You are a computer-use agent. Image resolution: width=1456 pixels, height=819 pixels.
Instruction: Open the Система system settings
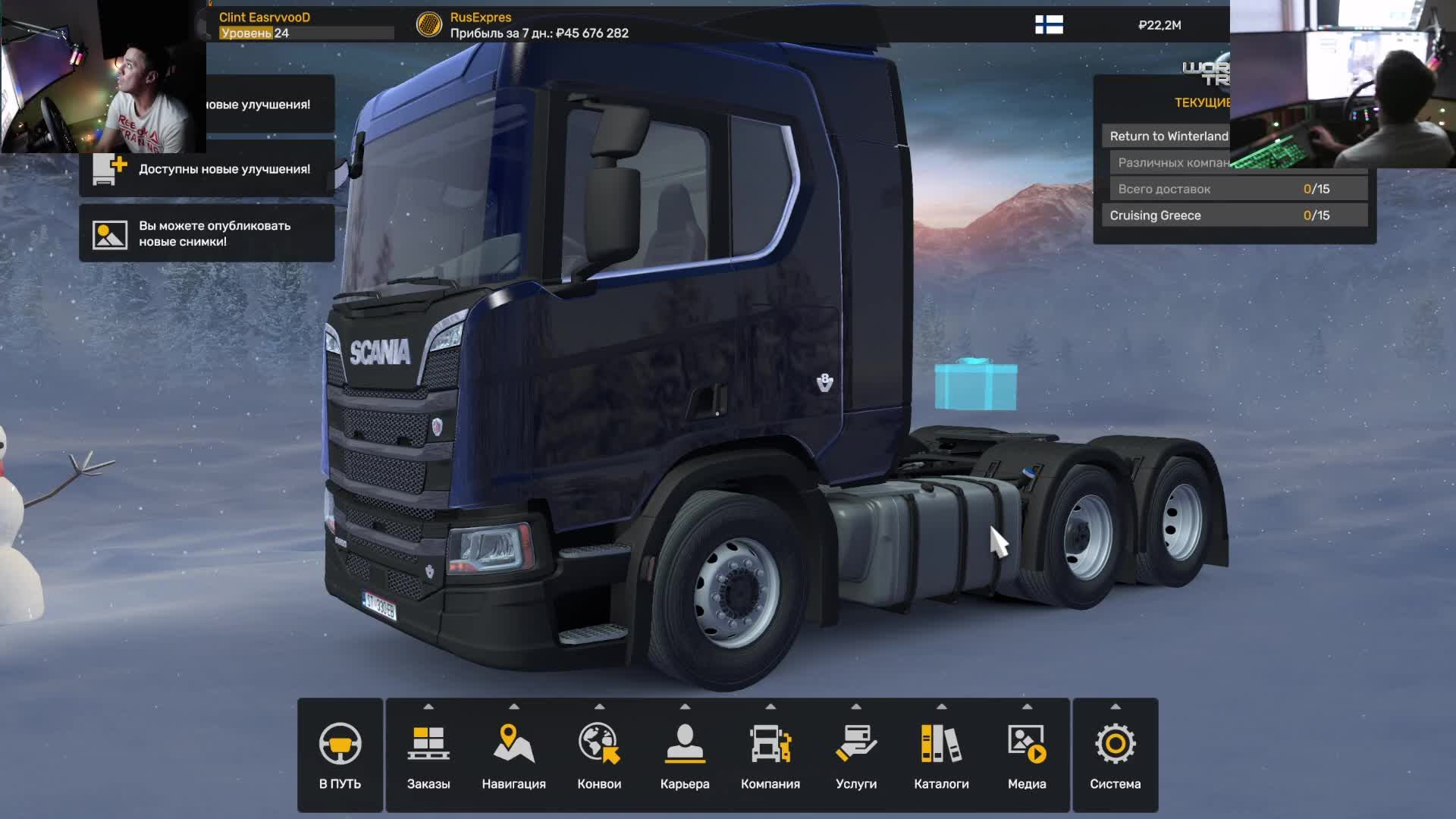coord(1115,755)
